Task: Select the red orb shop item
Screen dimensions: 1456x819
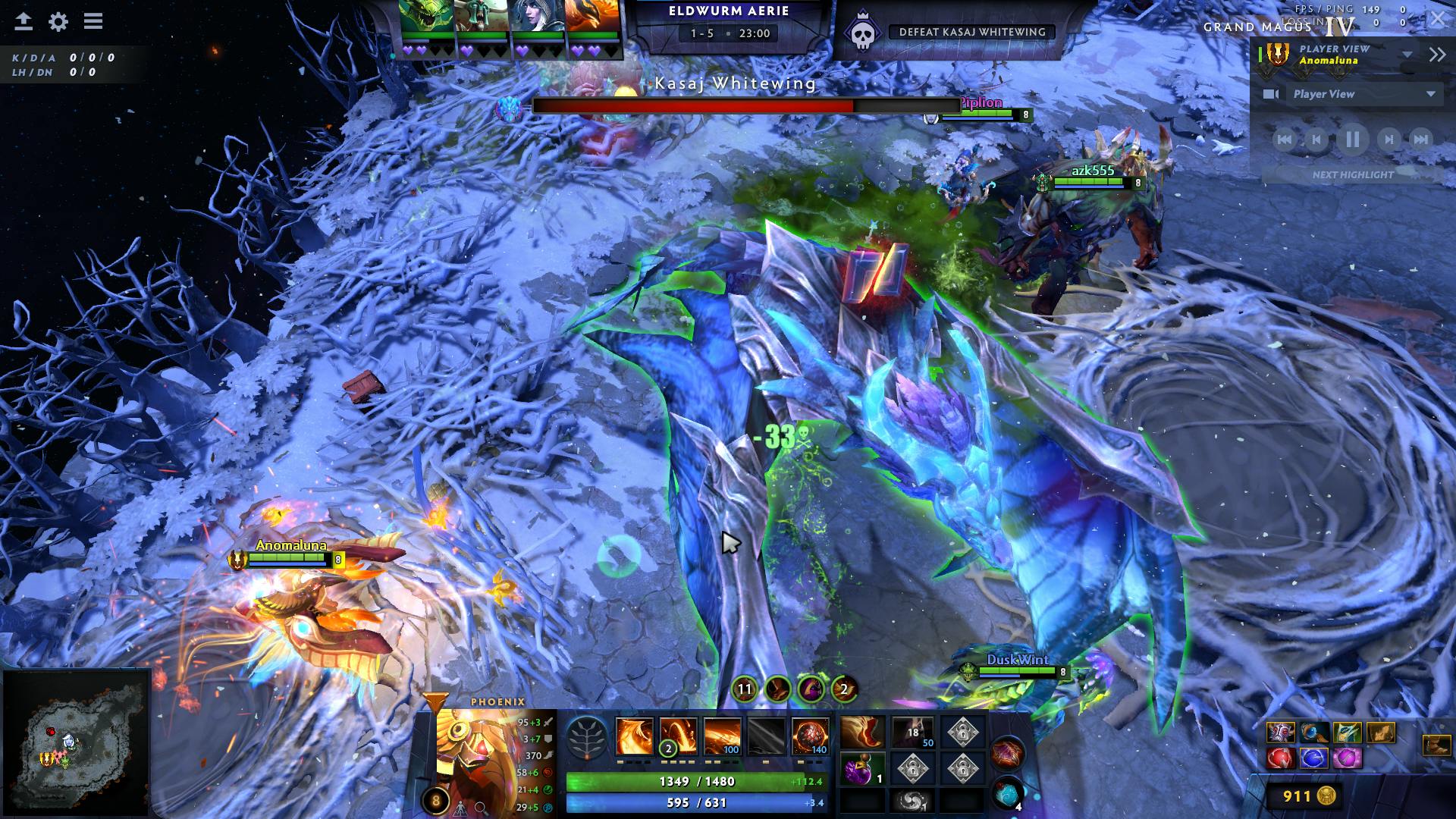Action: pyautogui.click(x=1280, y=758)
